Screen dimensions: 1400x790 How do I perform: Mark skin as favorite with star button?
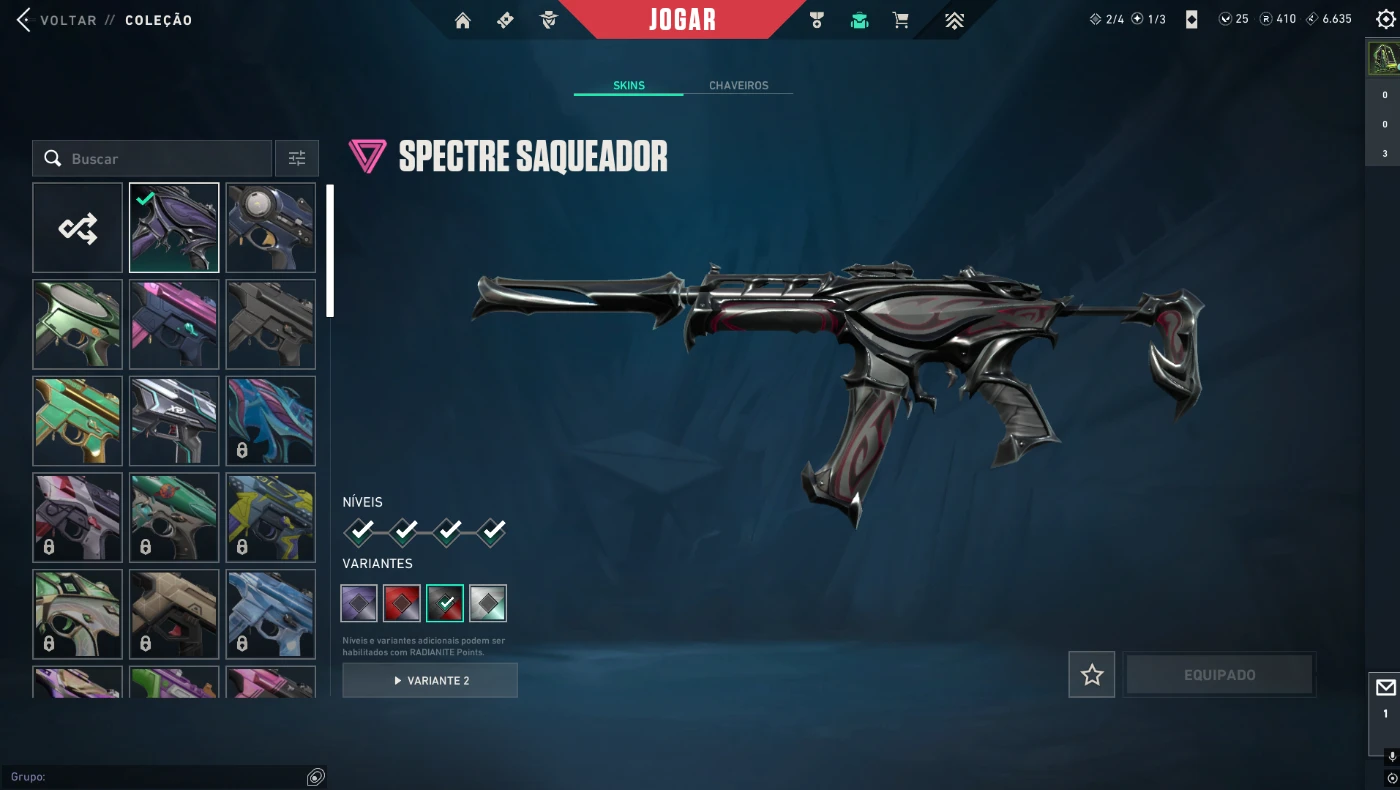point(1091,675)
